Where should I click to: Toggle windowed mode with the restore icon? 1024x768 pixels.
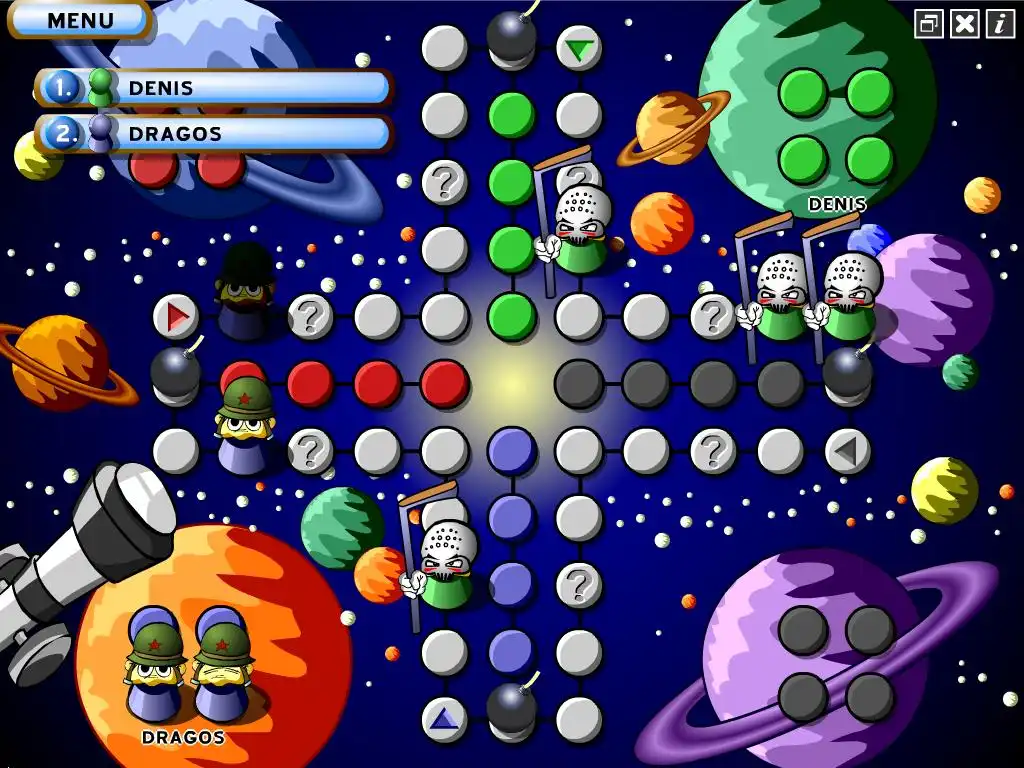[x=929, y=24]
